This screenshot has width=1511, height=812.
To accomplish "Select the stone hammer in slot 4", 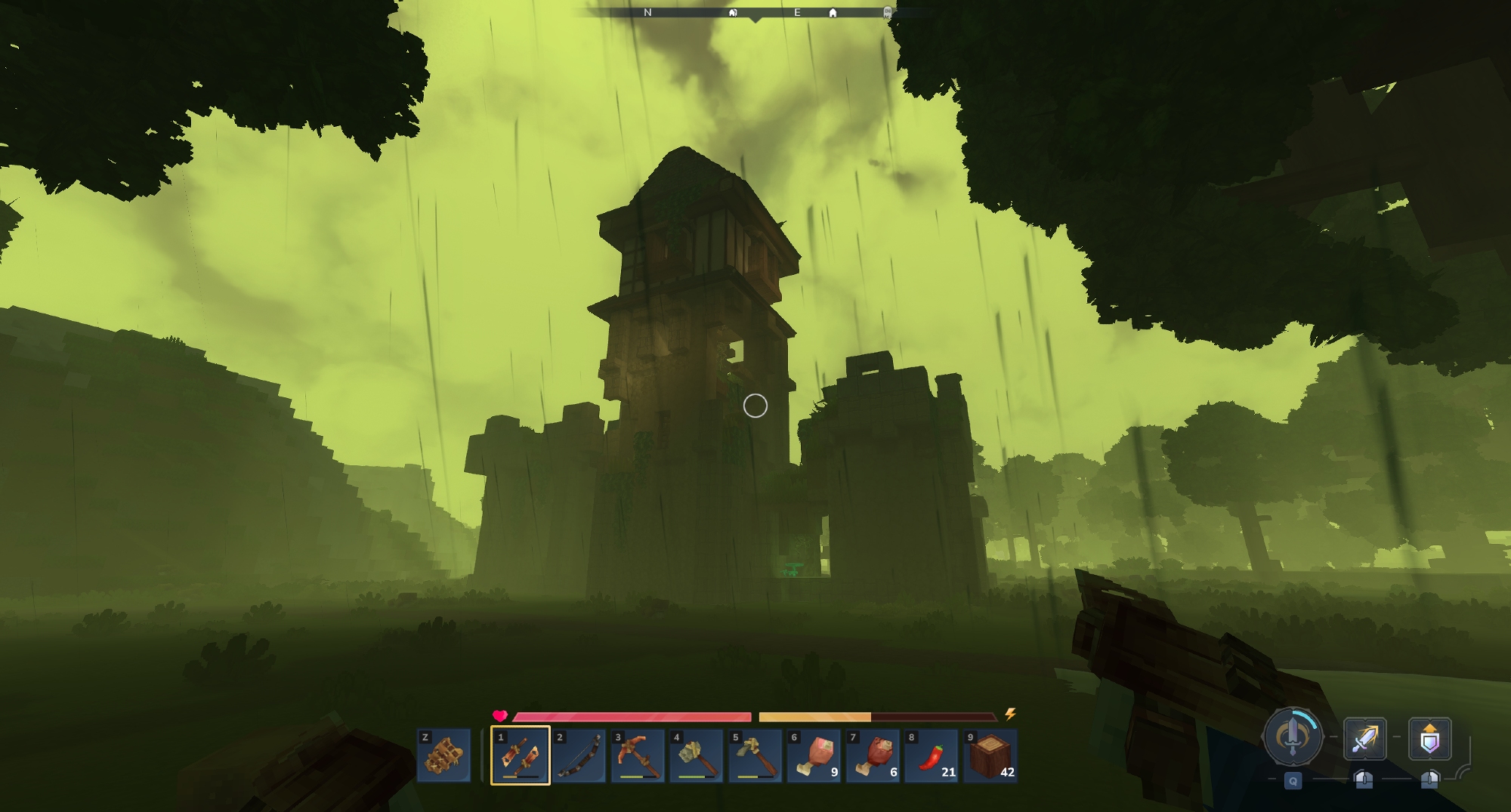I will 696,755.
